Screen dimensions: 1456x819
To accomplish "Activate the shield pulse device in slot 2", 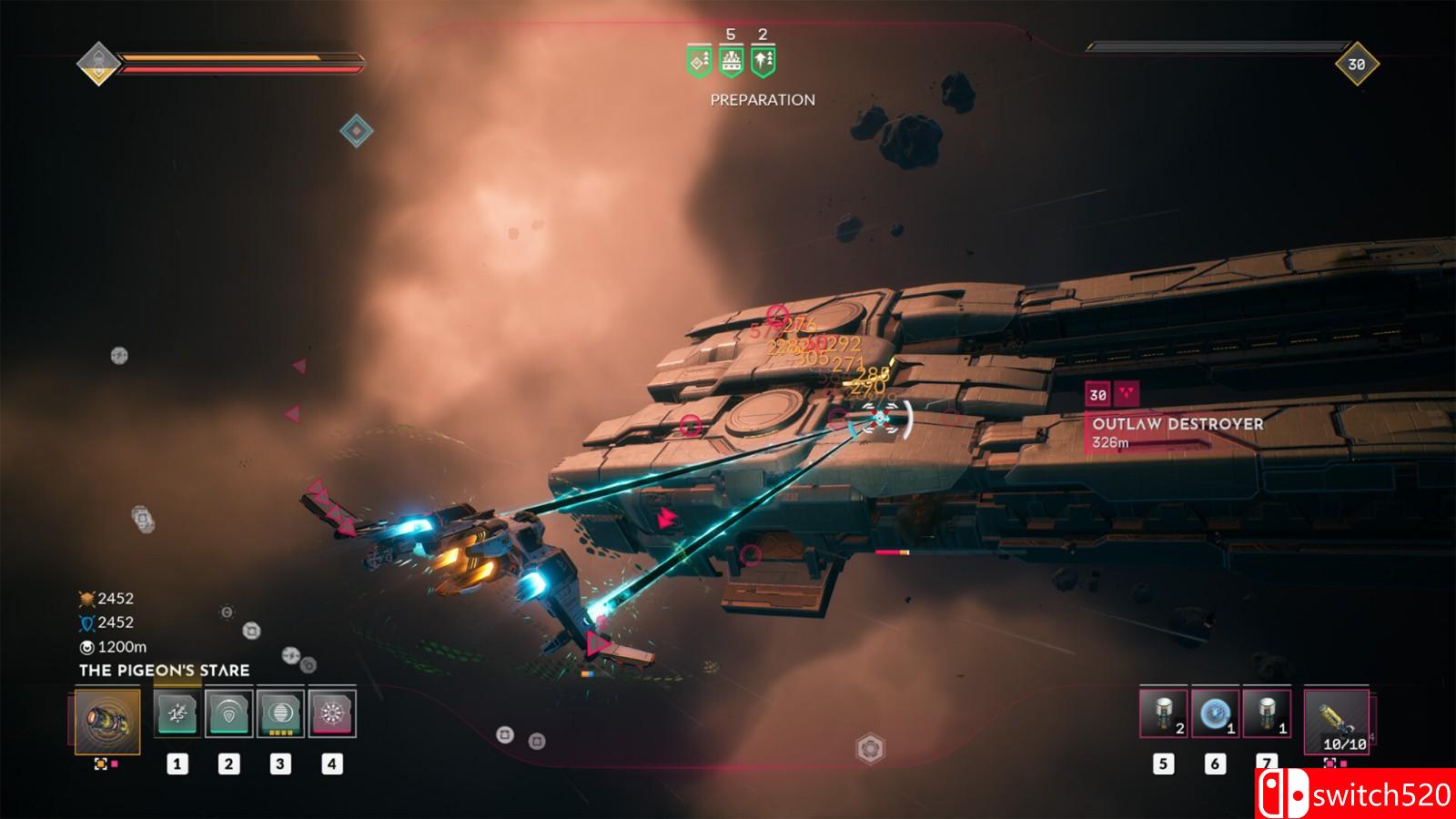I will pos(228,713).
